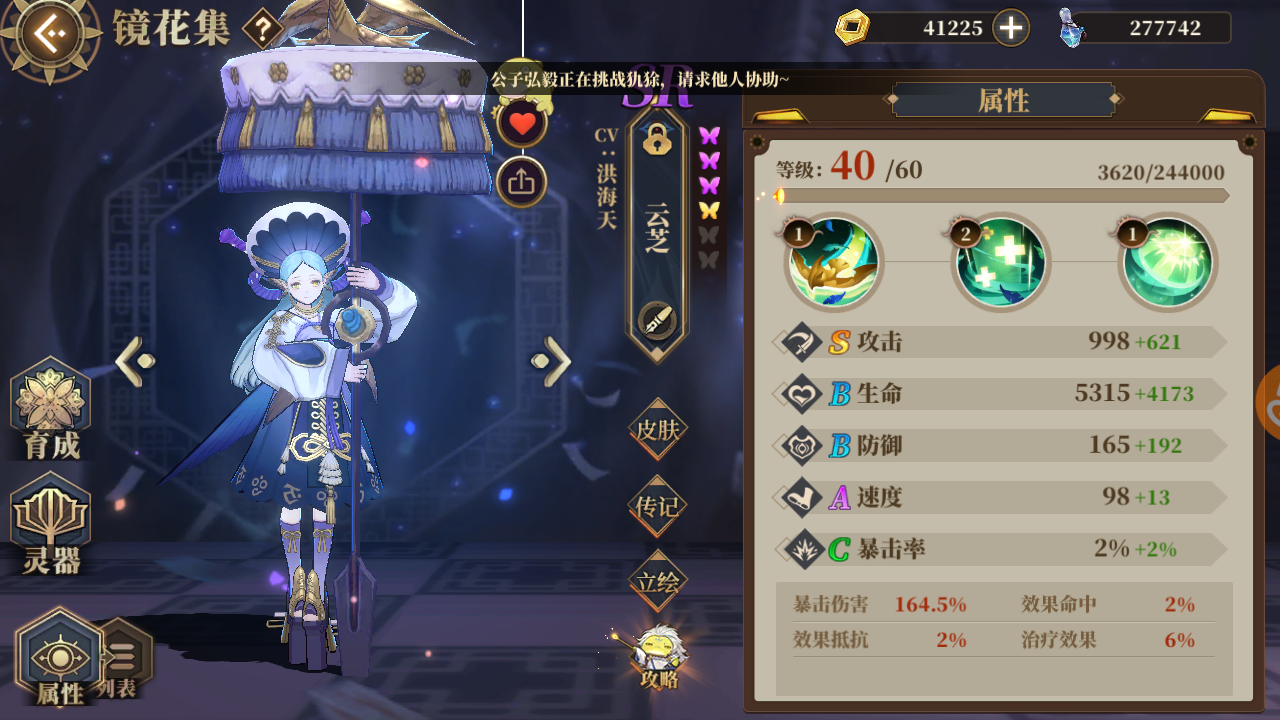Open the 传记 (biography) tab
Screen dimensions: 1280x720
point(657,507)
